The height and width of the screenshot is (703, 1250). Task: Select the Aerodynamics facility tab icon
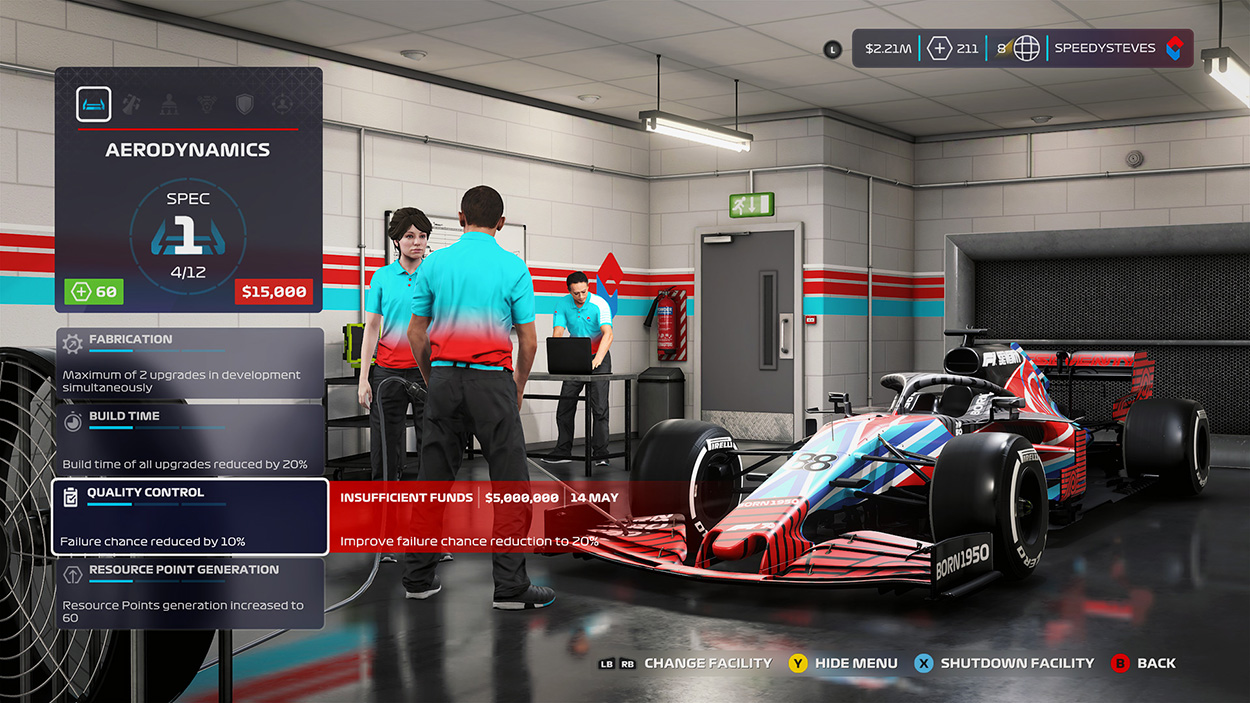(x=94, y=104)
